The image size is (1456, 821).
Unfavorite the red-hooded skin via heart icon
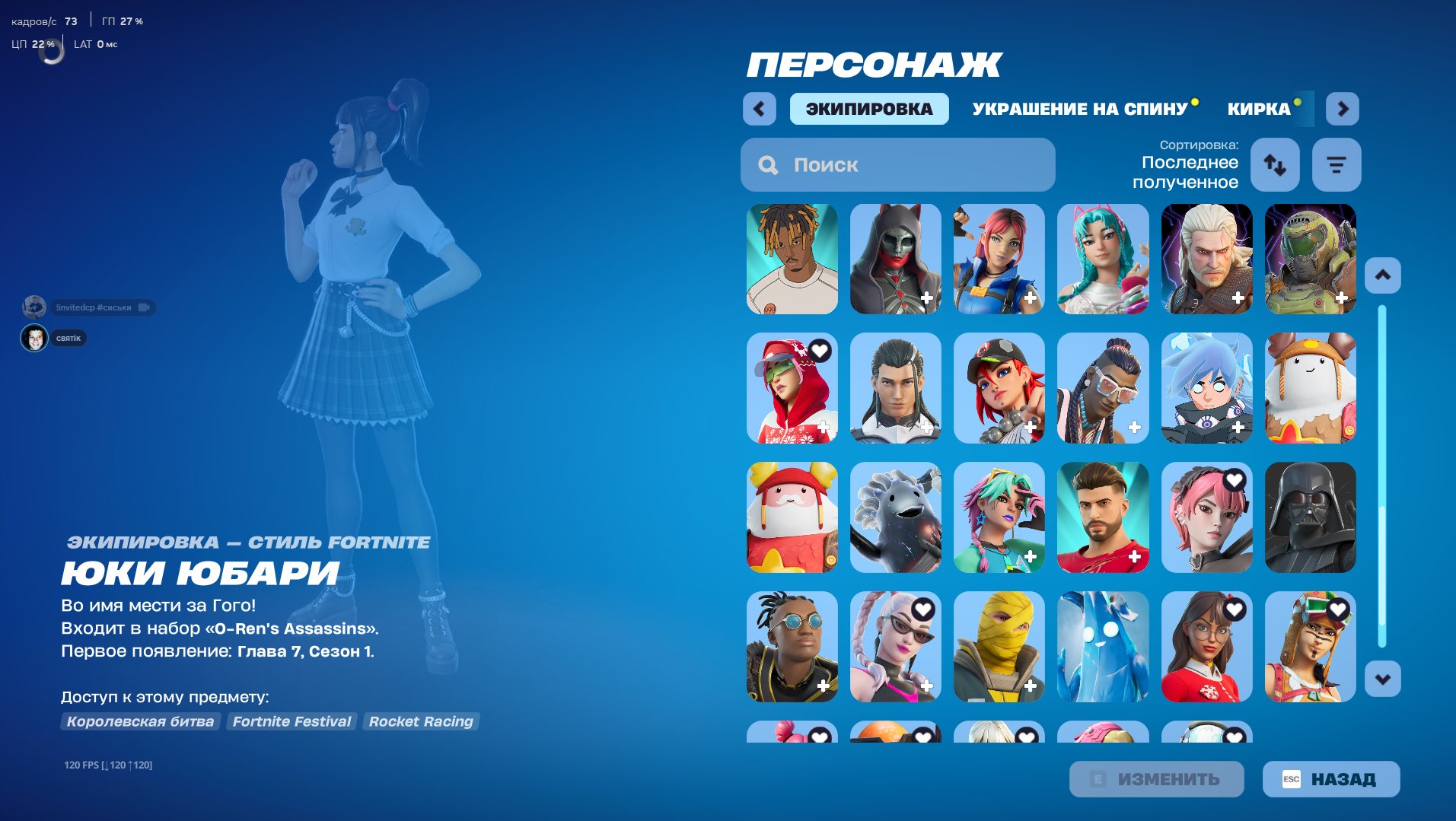pyautogui.click(x=820, y=350)
